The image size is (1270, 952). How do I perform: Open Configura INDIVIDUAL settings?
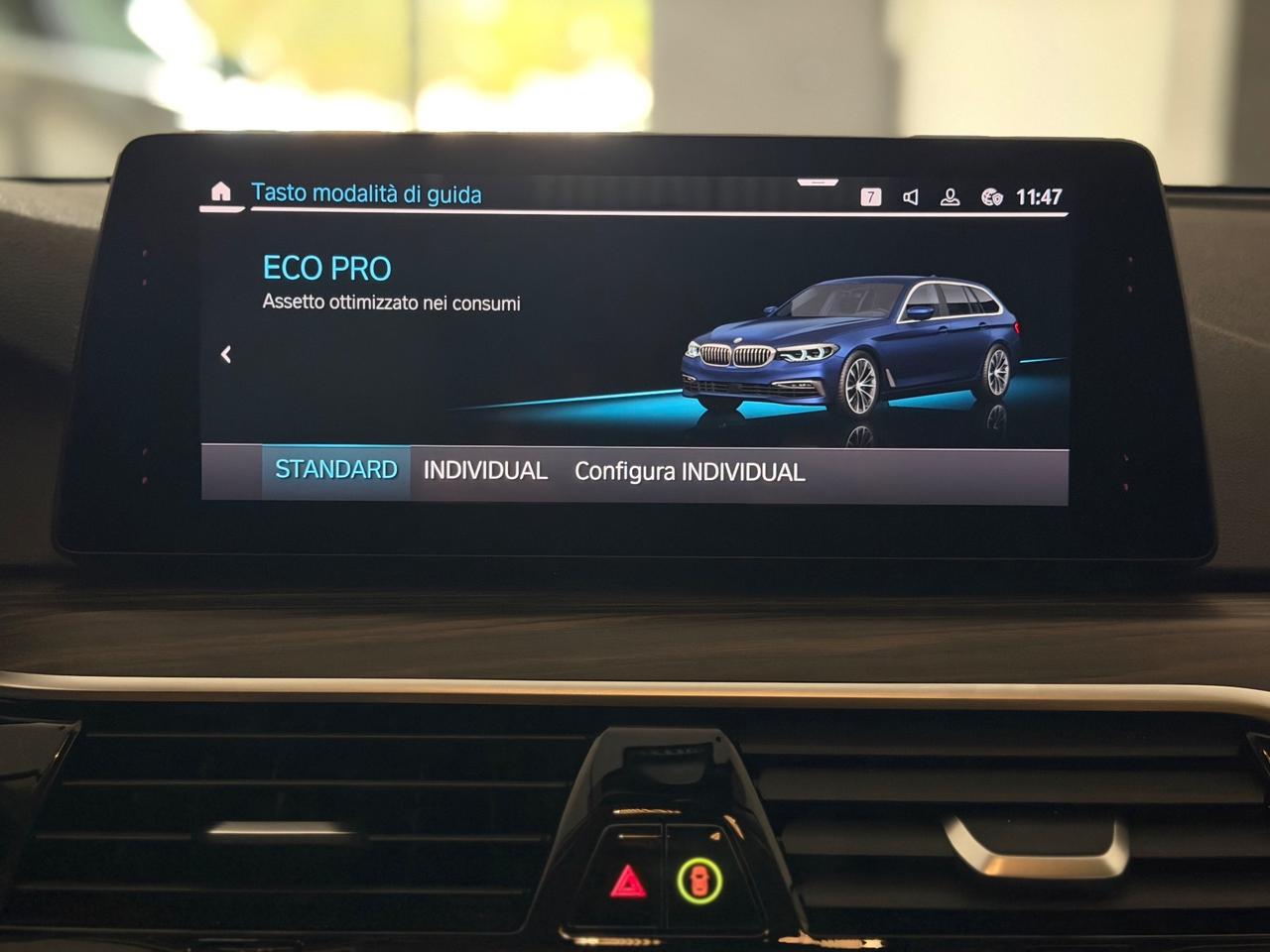click(x=691, y=472)
